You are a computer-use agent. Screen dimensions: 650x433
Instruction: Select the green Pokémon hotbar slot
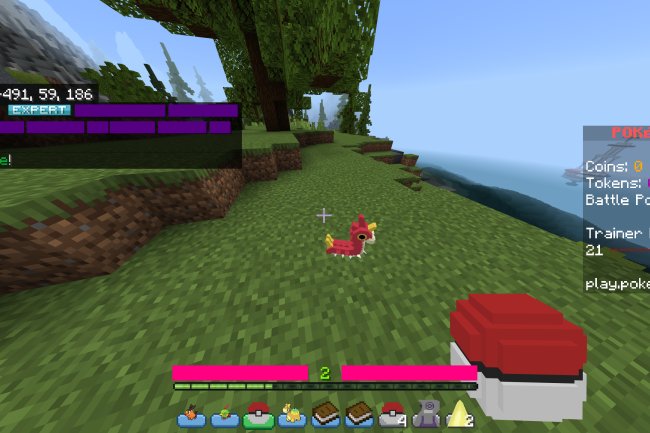pos(224,413)
